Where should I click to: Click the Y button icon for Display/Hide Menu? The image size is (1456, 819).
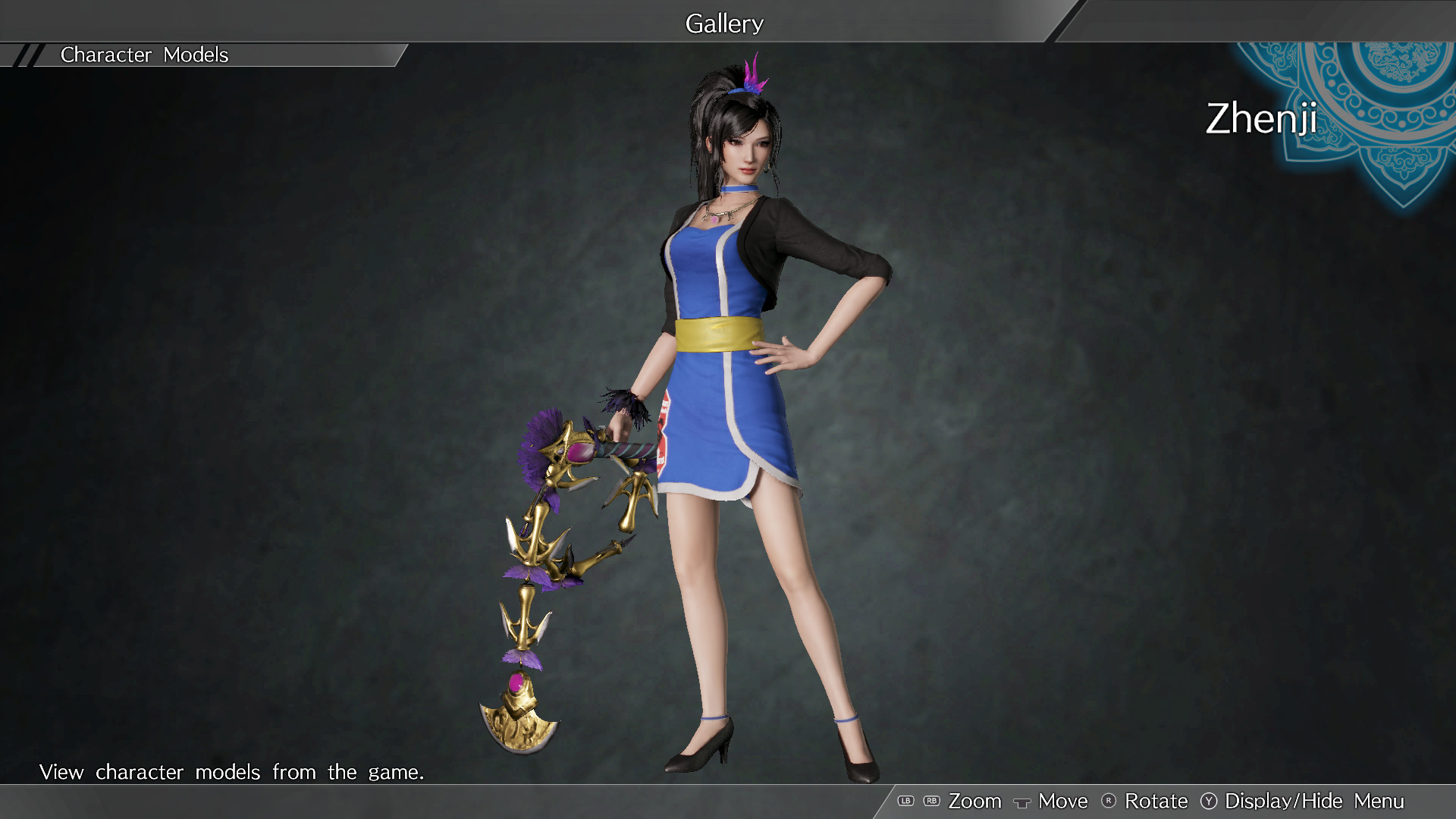[1210, 802]
